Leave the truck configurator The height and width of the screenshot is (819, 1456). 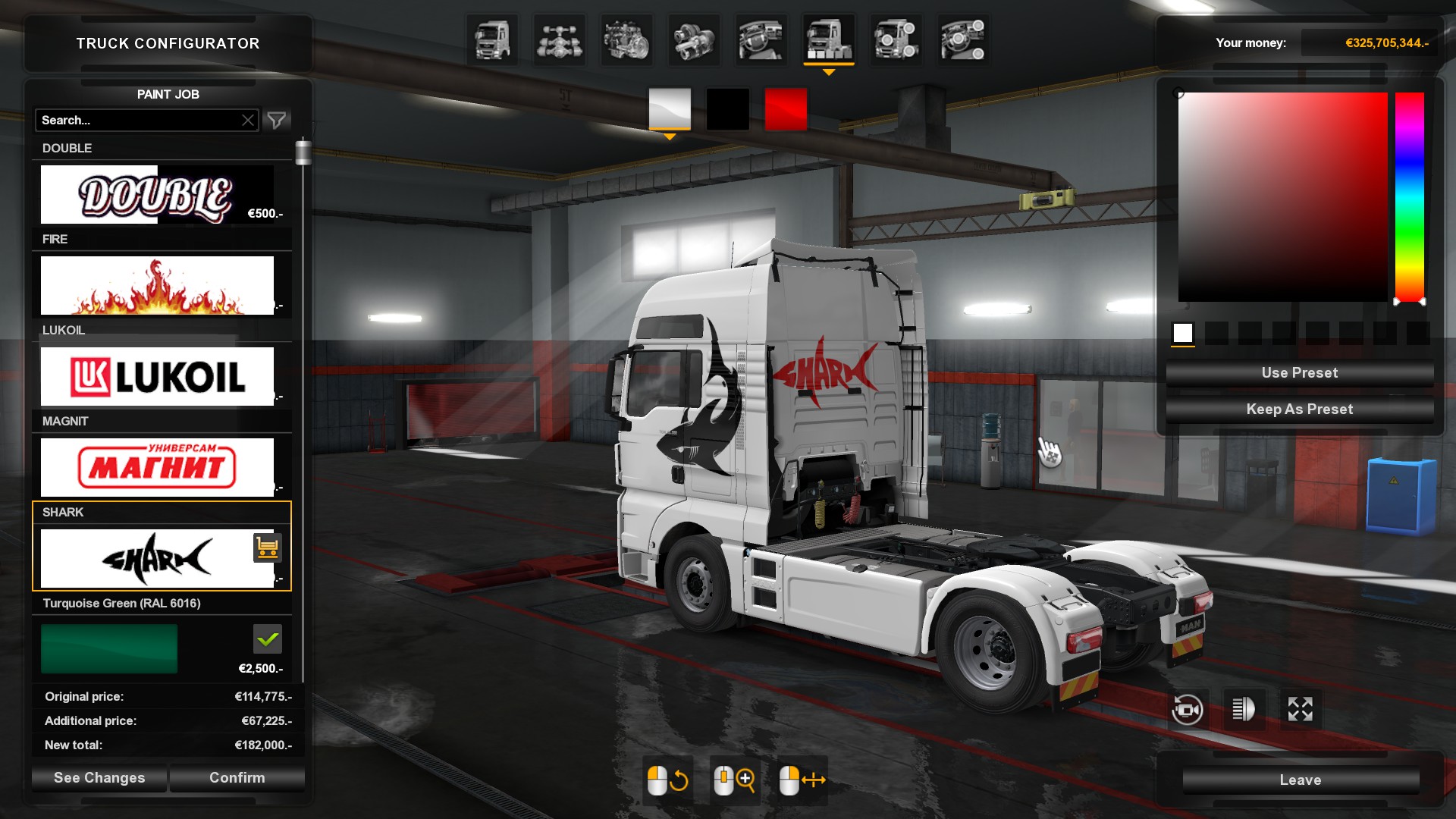[1300, 780]
